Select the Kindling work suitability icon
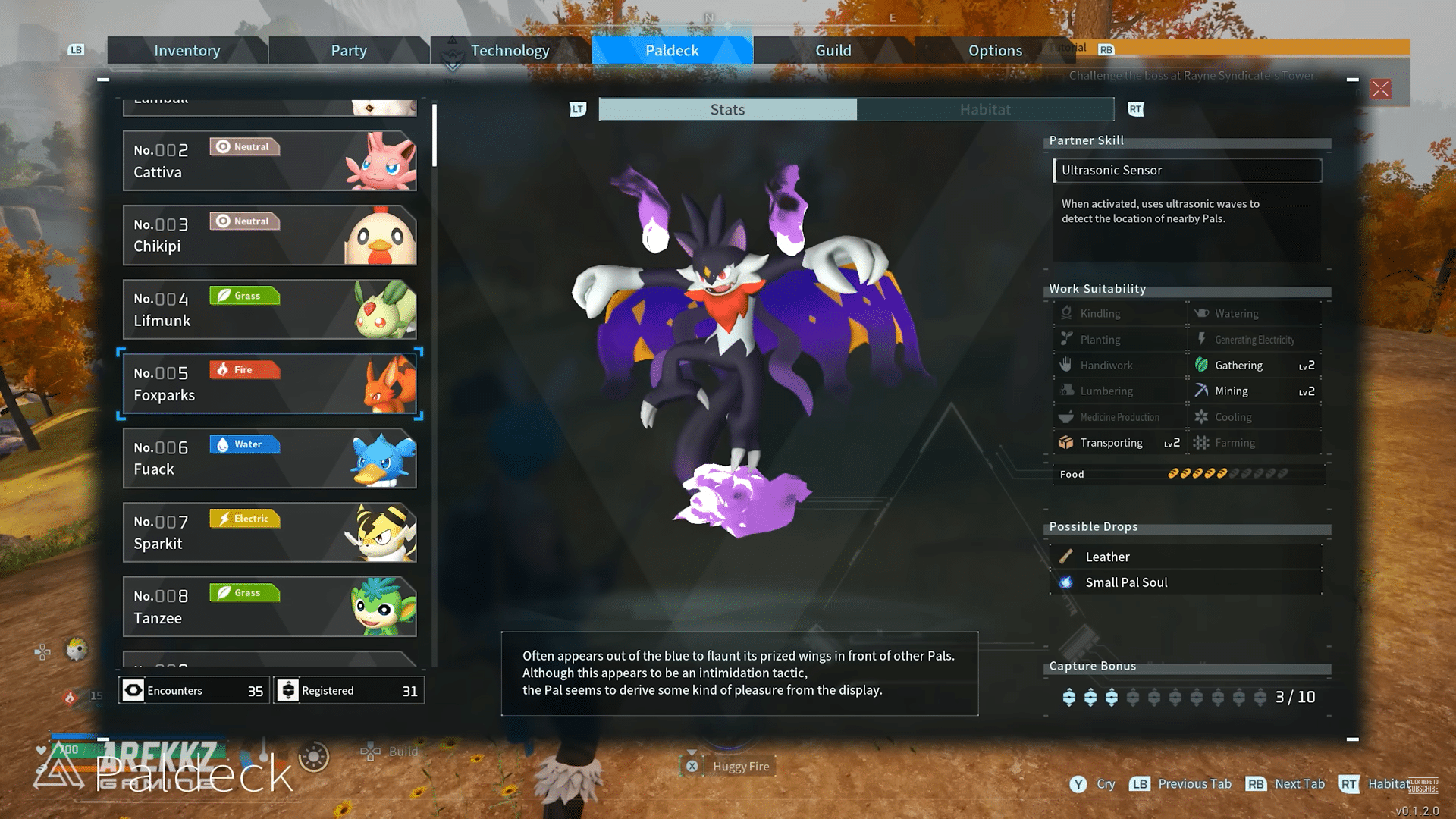This screenshot has height=819, width=1456. click(1068, 312)
